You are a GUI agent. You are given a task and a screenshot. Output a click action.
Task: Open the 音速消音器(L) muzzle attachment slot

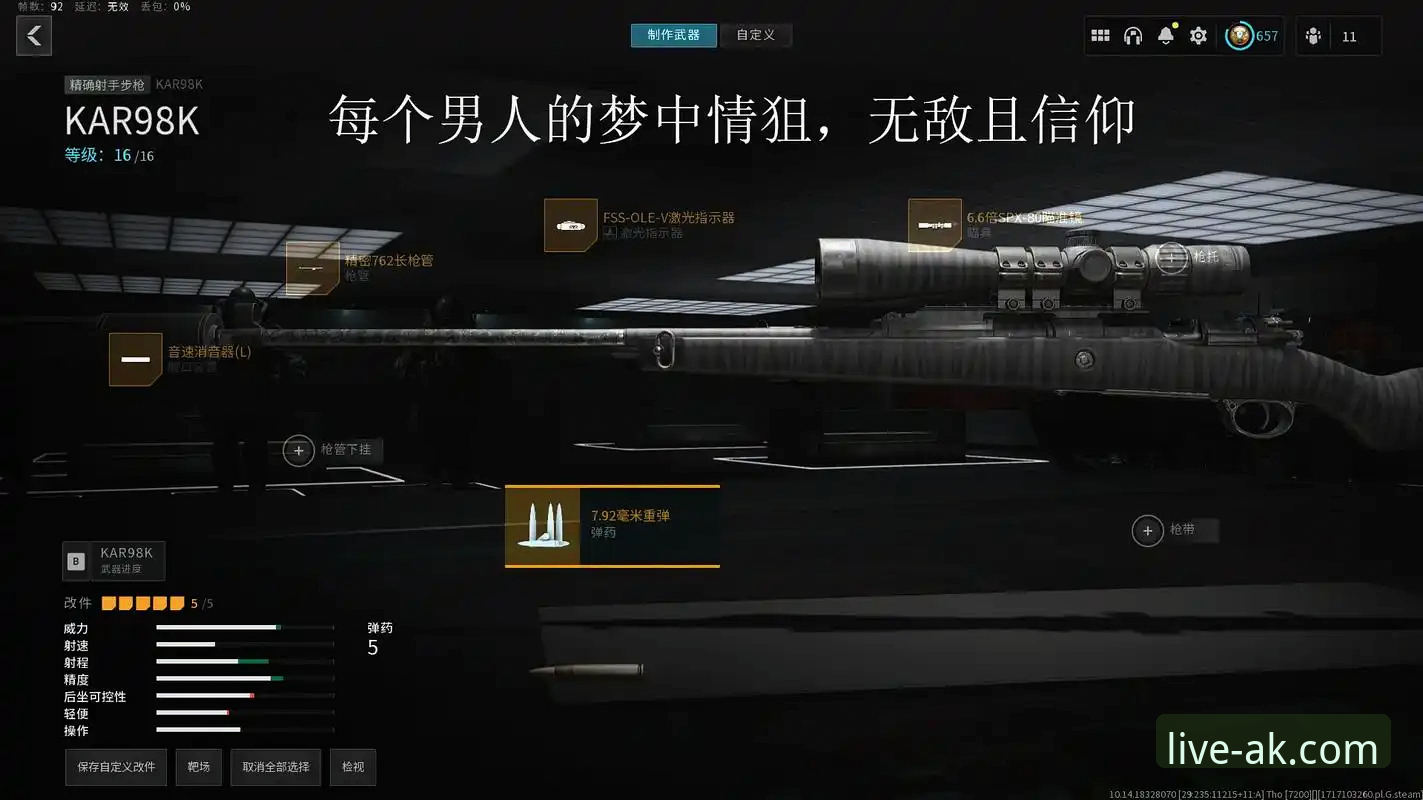135,359
